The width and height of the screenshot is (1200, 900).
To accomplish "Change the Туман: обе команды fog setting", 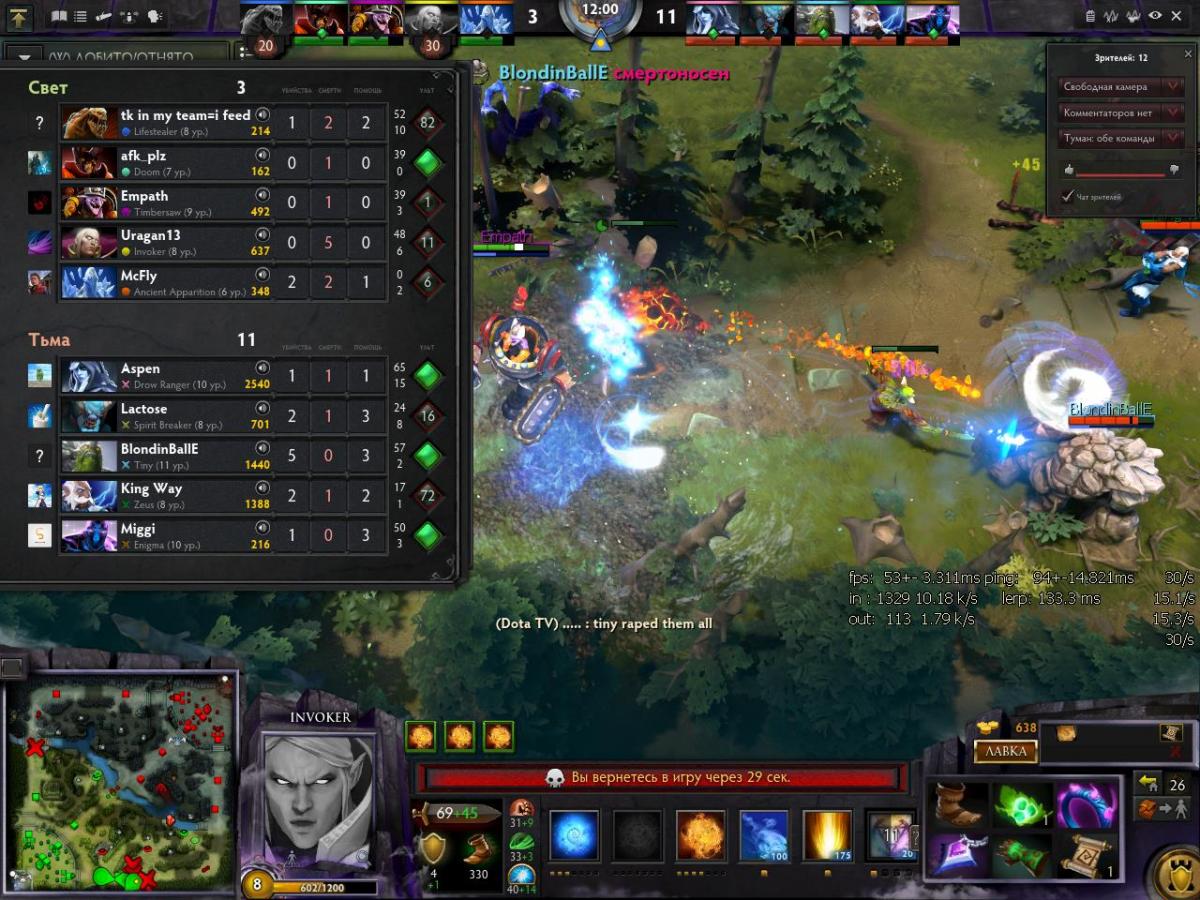I will 1119,139.
